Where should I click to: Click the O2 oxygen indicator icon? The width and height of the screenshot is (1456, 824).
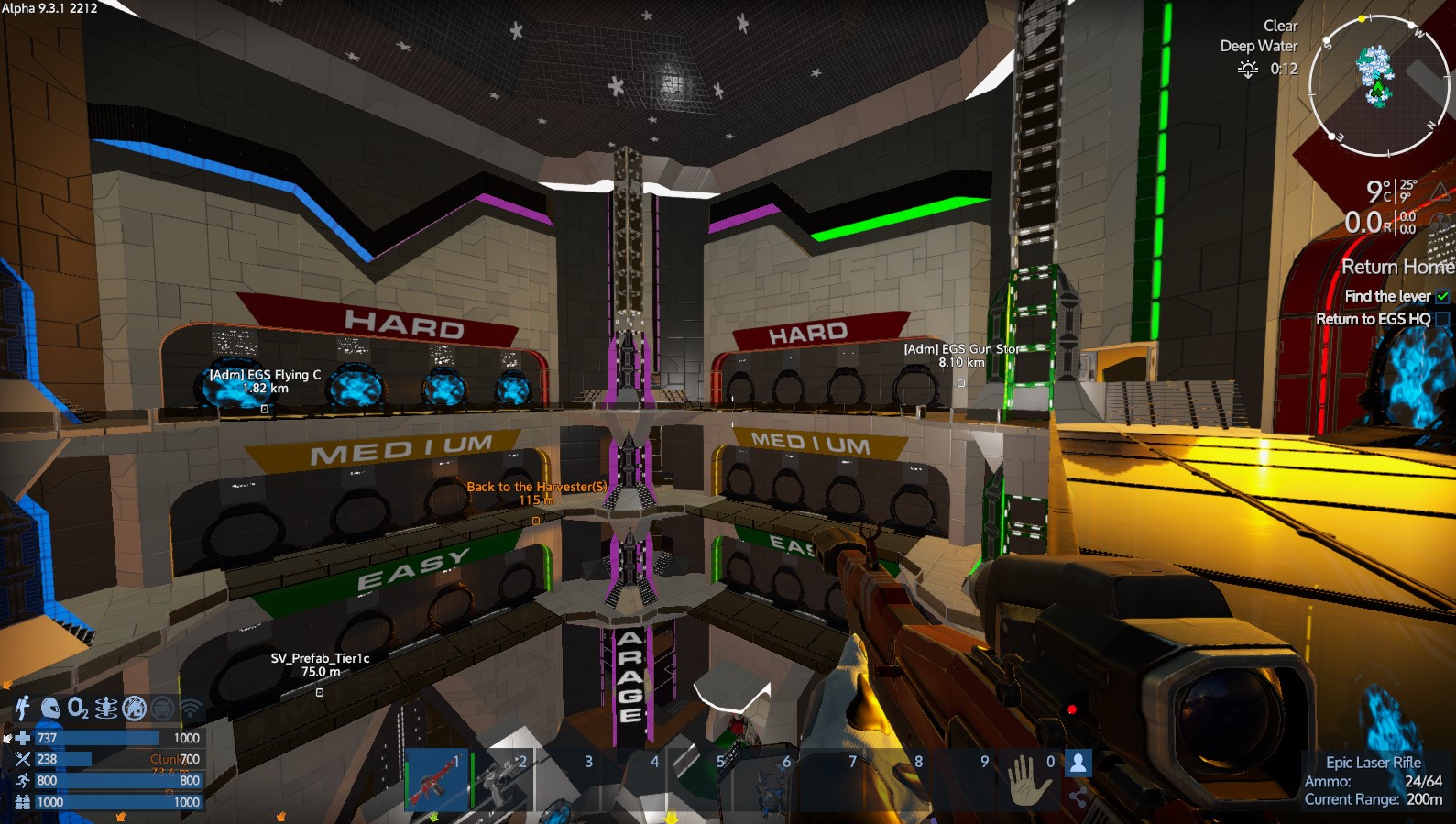78,708
